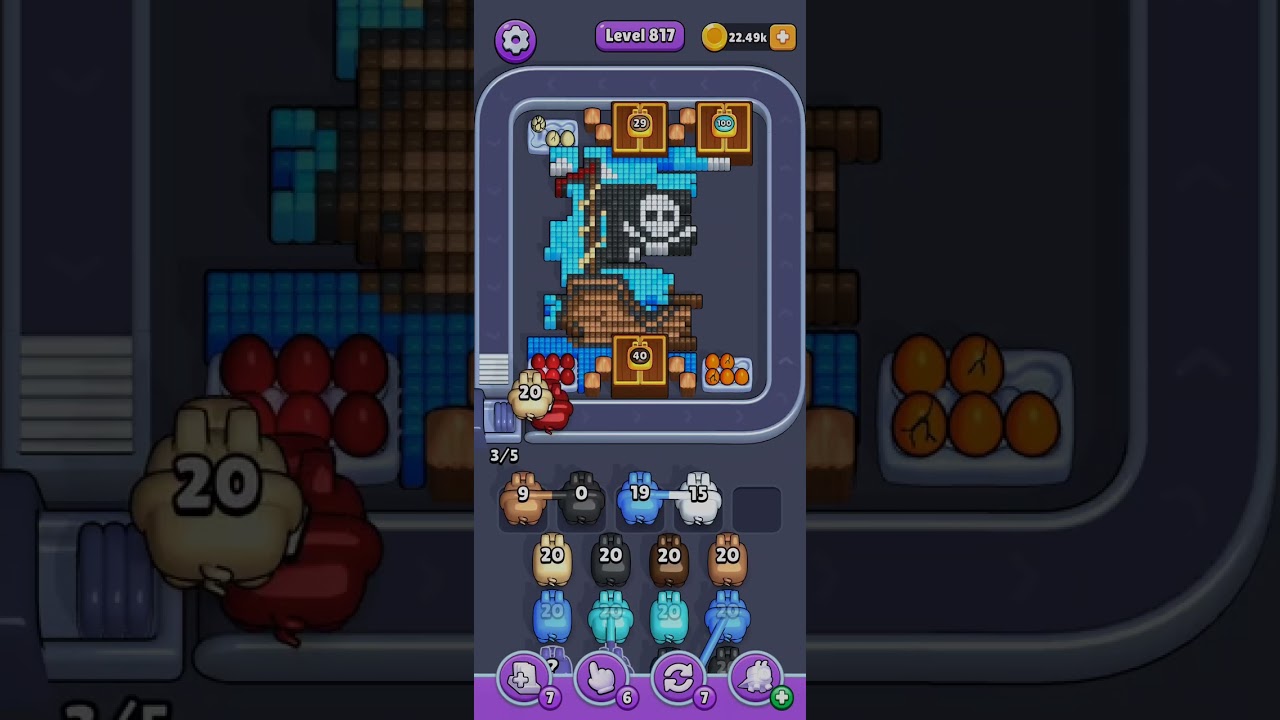Use the add-slot booster
1280x720 pixels.
click(523, 680)
